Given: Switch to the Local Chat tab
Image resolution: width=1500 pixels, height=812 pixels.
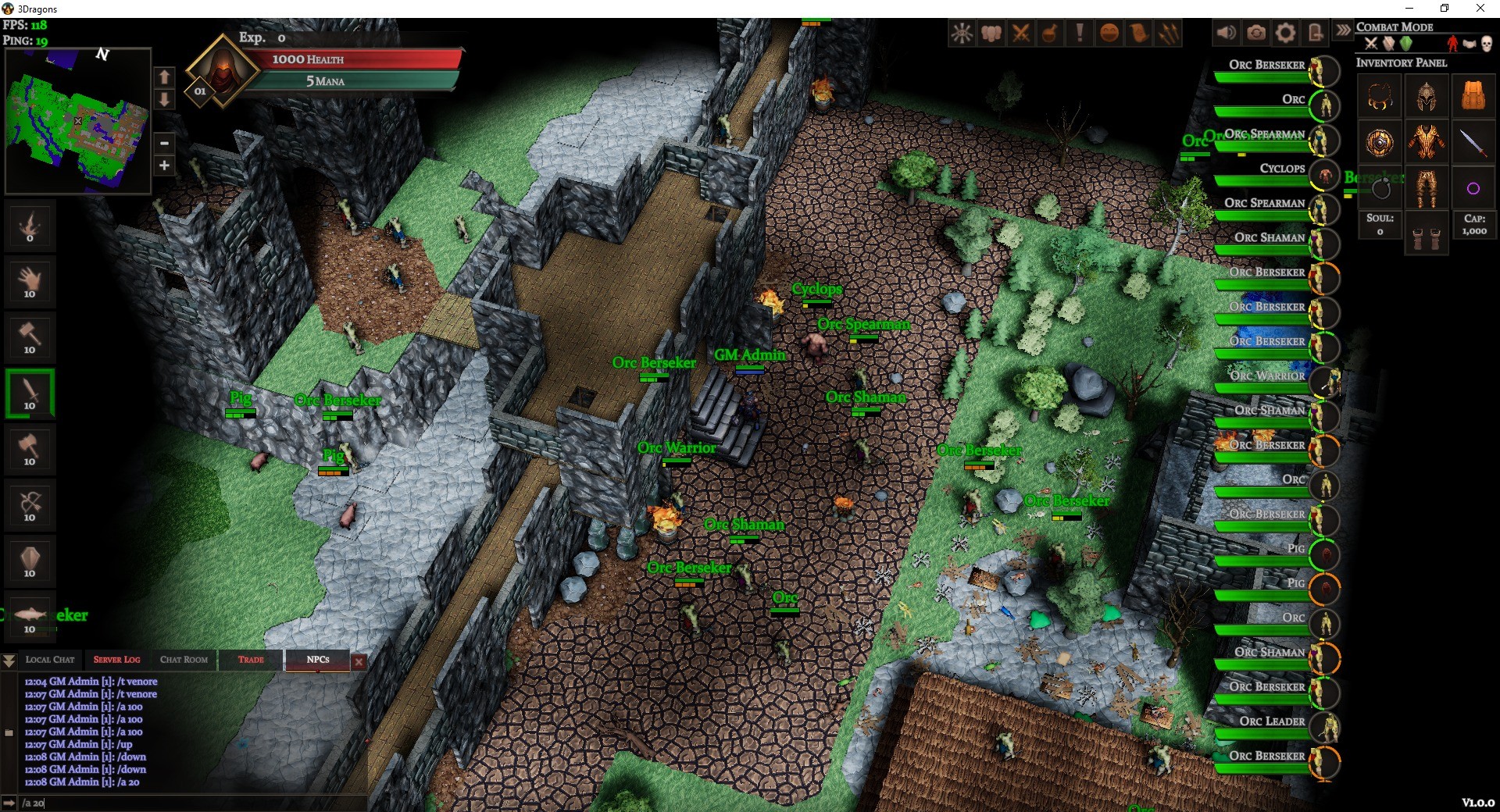Looking at the screenshot, I should 49,660.
